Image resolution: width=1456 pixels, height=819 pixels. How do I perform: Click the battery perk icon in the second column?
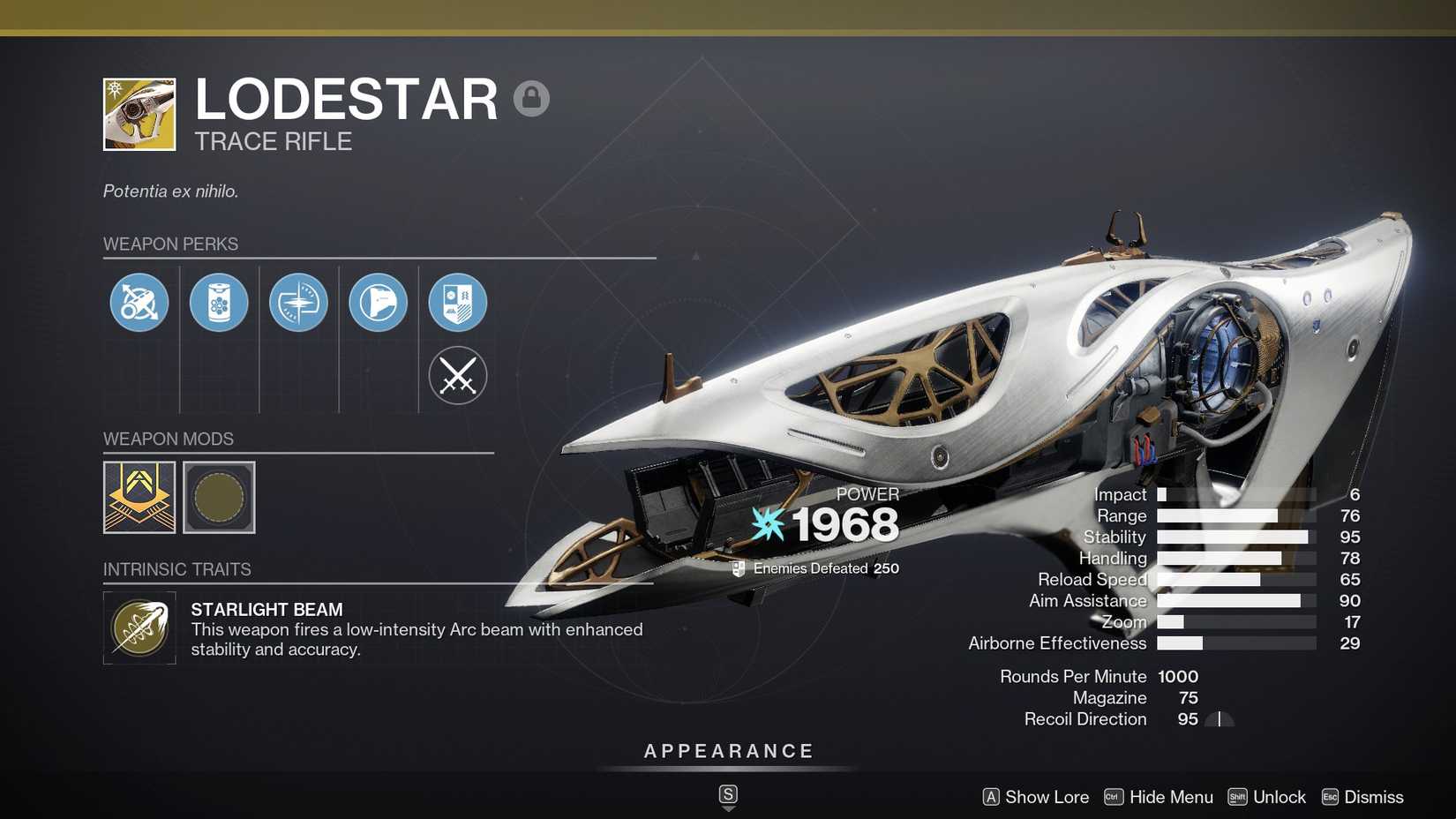click(219, 302)
